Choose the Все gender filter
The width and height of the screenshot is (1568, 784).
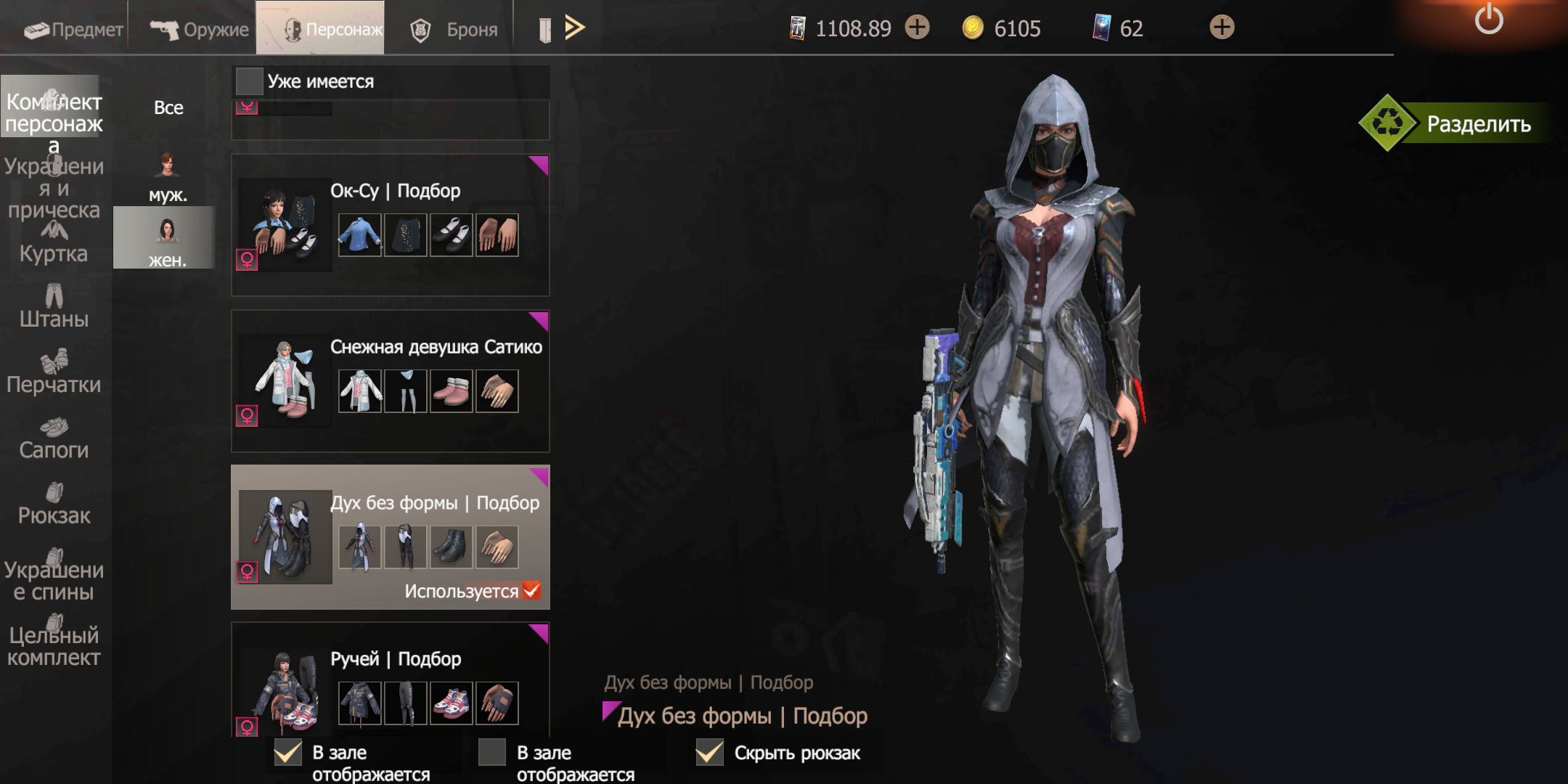point(168,107)
